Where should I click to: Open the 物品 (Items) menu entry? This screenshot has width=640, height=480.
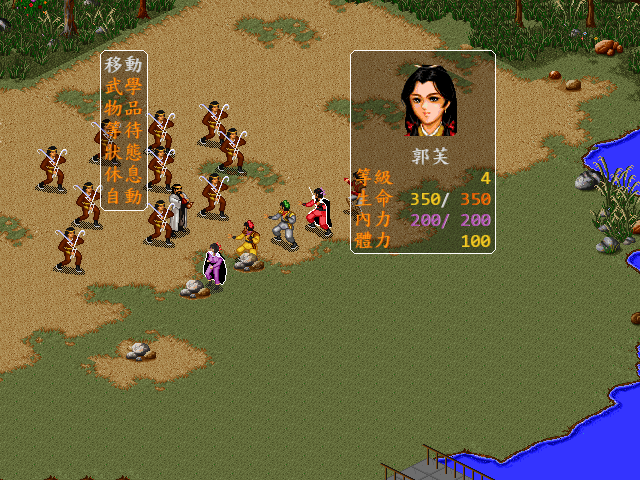(x=124, y=108)
